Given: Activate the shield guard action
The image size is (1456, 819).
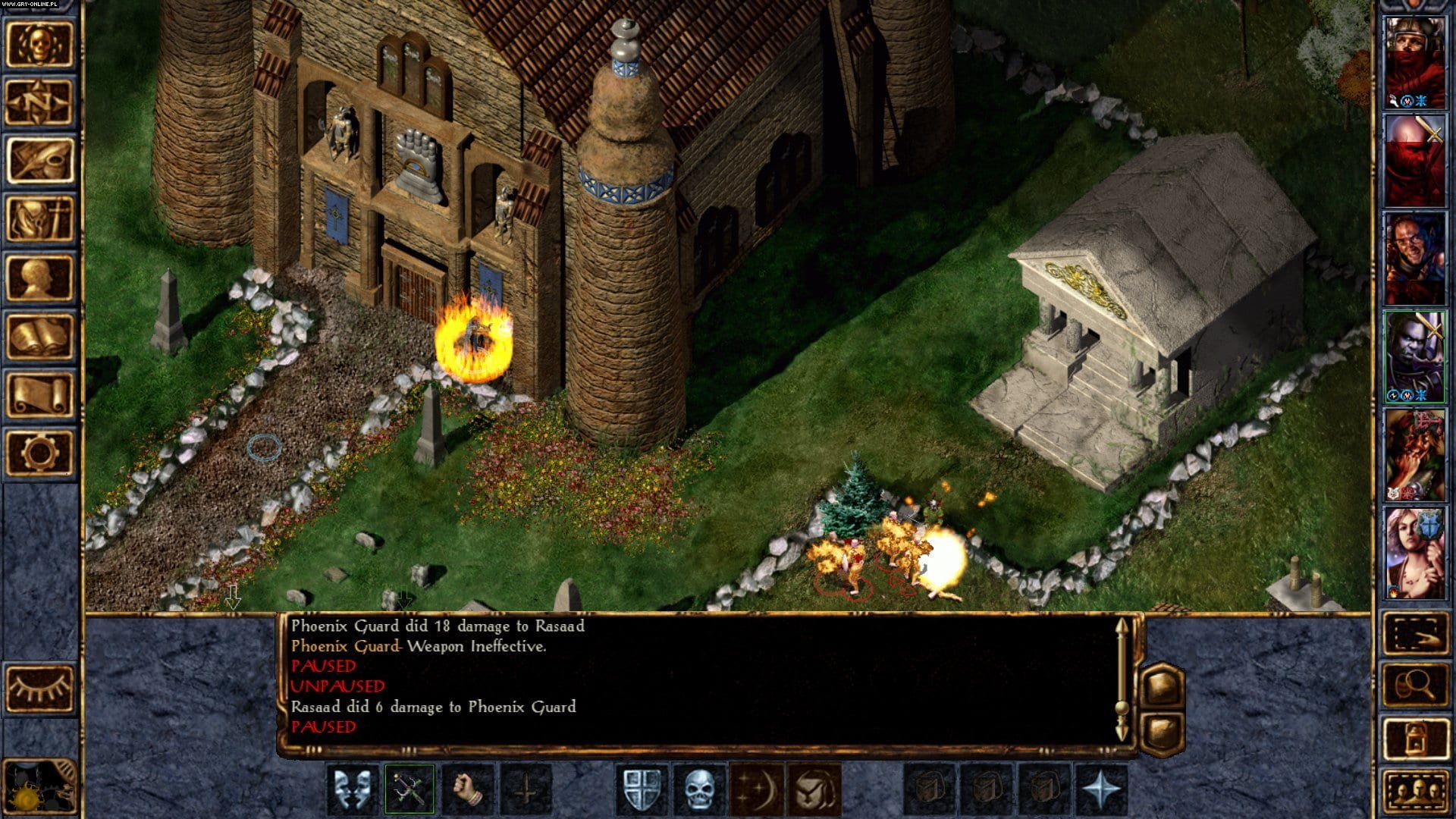Looking at the screenshot, I should (642, 789).
